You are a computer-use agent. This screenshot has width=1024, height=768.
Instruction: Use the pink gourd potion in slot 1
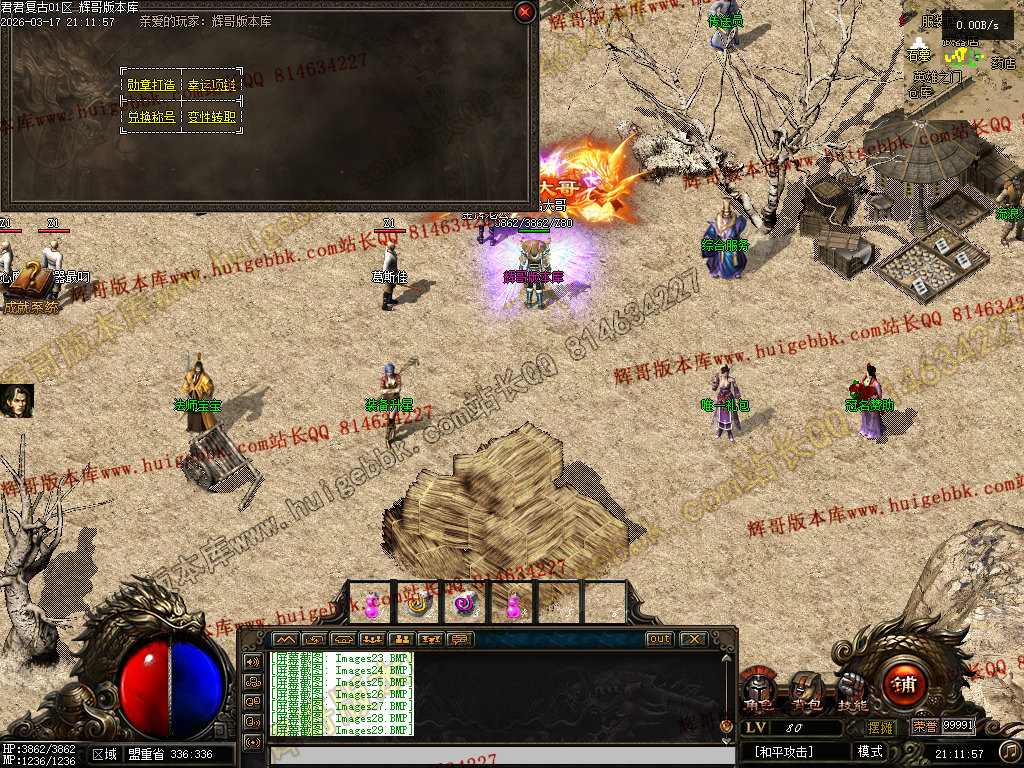click(x=371, y=604)
